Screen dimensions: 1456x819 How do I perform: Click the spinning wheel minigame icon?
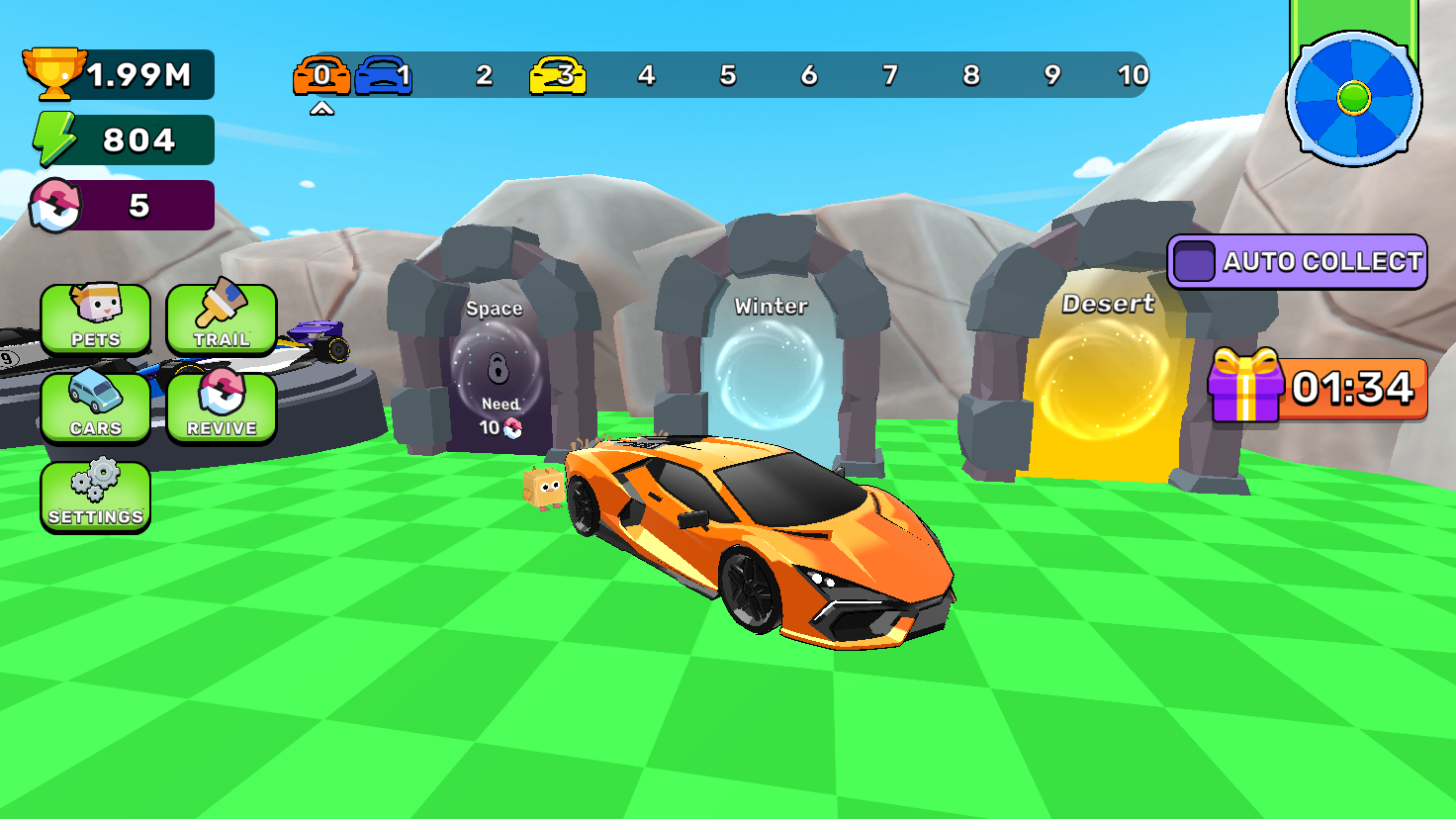point(1356,99)
